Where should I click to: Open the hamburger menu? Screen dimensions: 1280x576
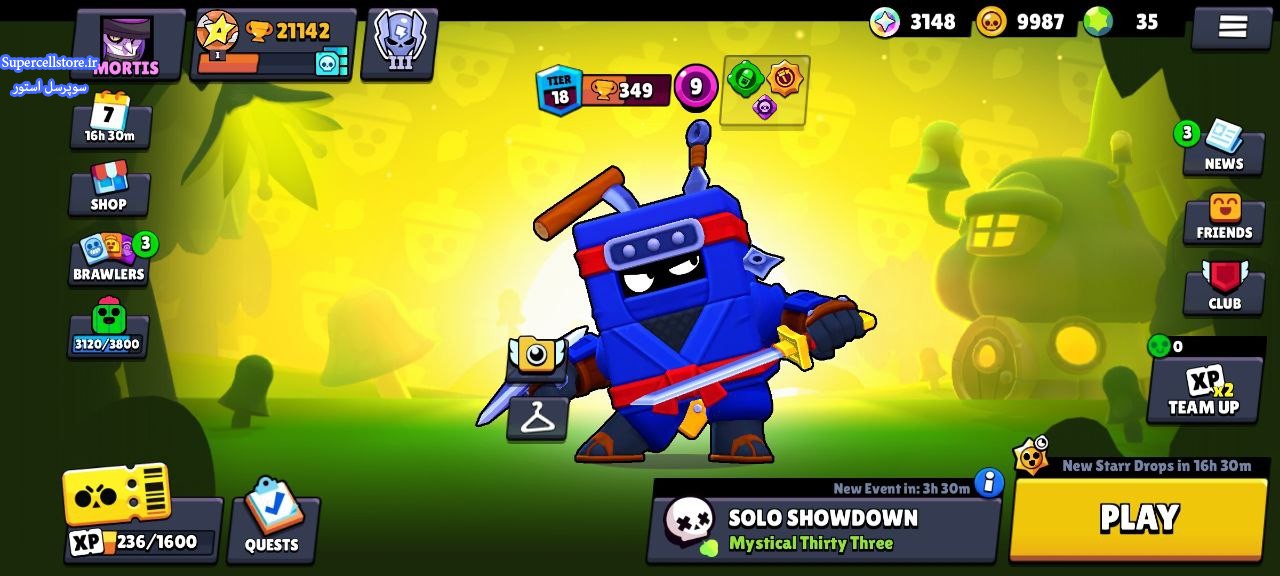tap(1232, 27)
